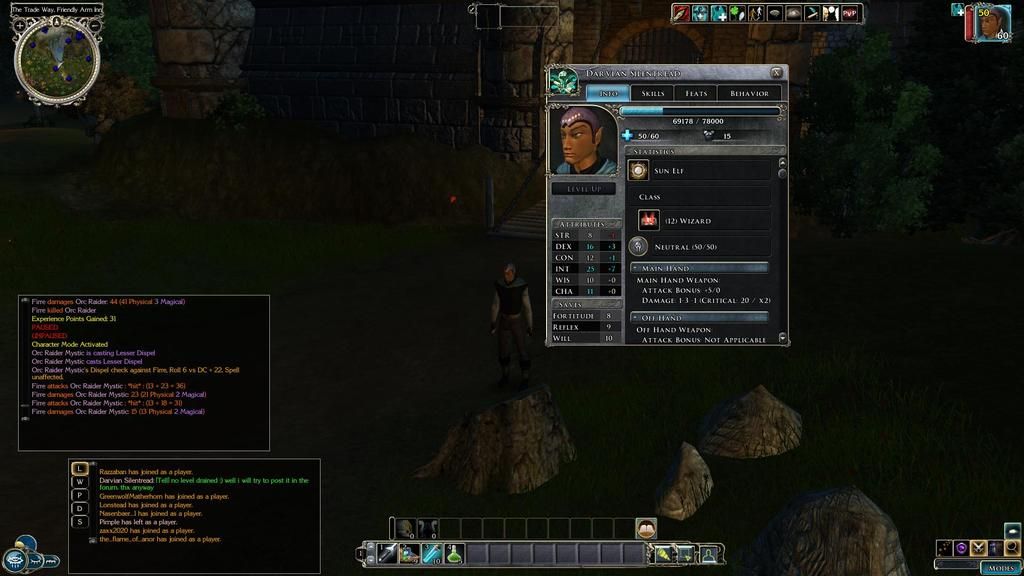
Task: Click the party member portrait
Action: pos(990,22)
